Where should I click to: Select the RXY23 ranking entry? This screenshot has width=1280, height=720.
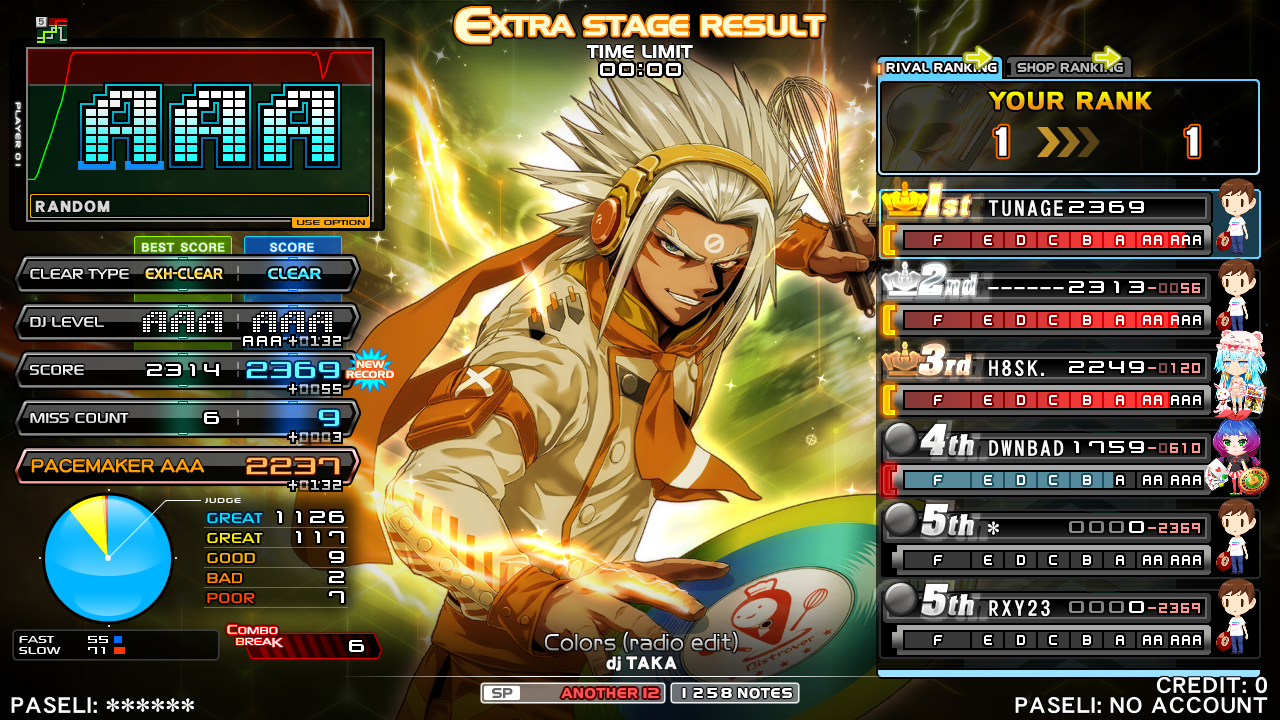point(1045,623)
